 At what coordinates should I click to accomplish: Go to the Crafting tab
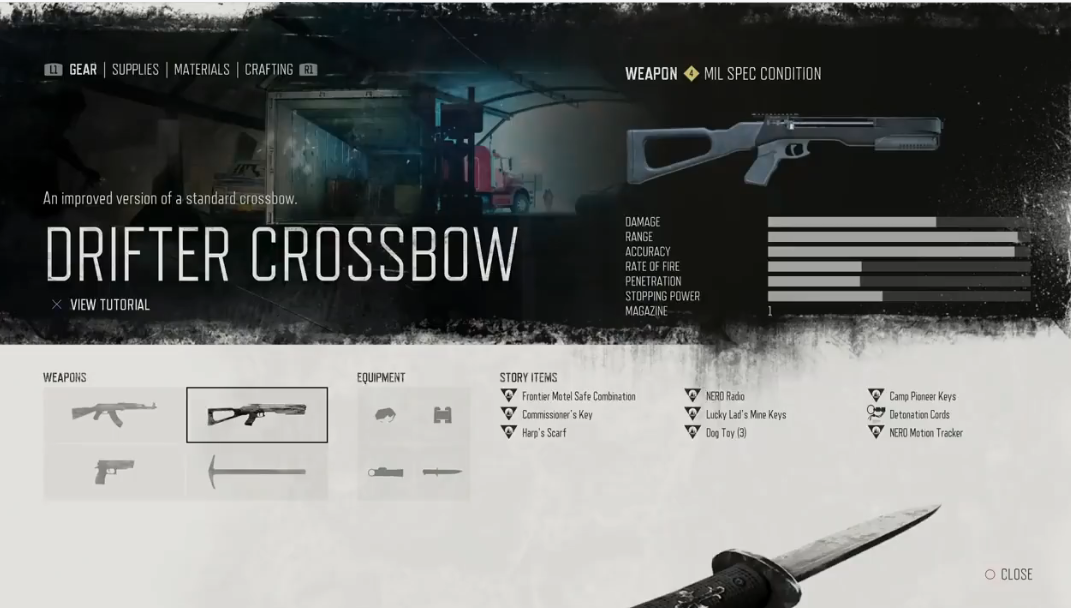269,70
